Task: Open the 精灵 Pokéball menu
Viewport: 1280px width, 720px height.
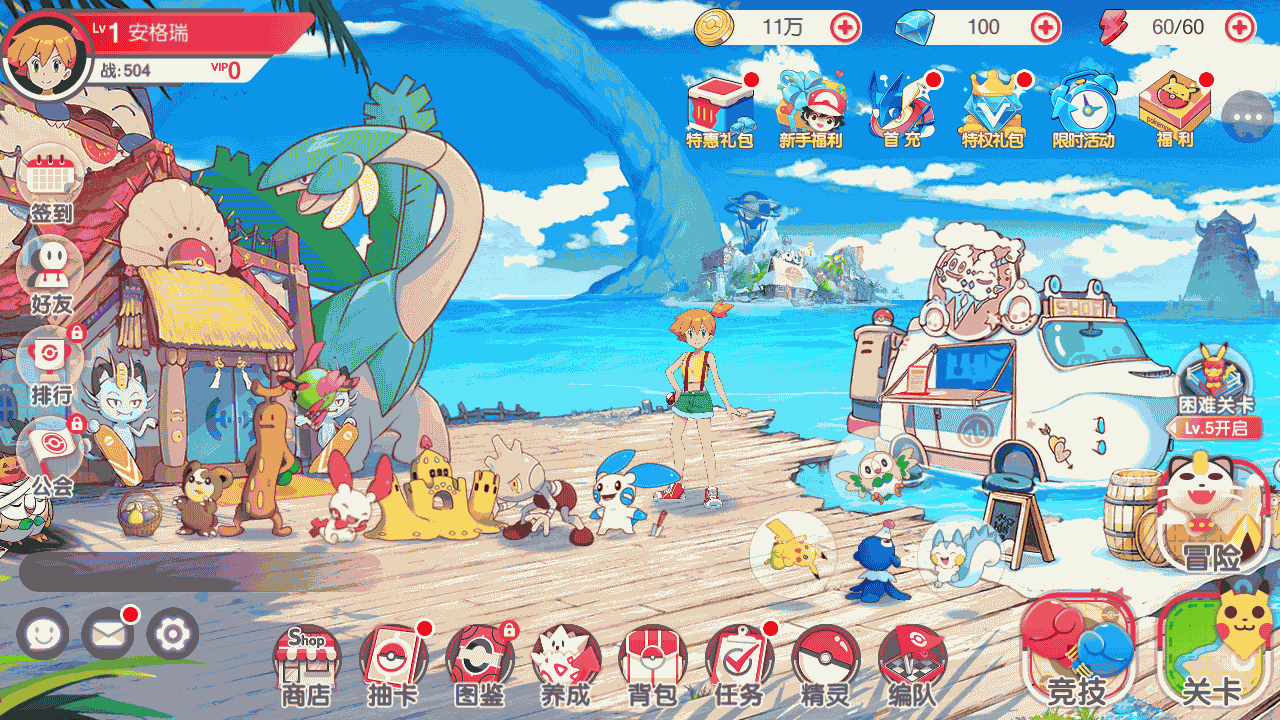Action: (x=825, y=662)
